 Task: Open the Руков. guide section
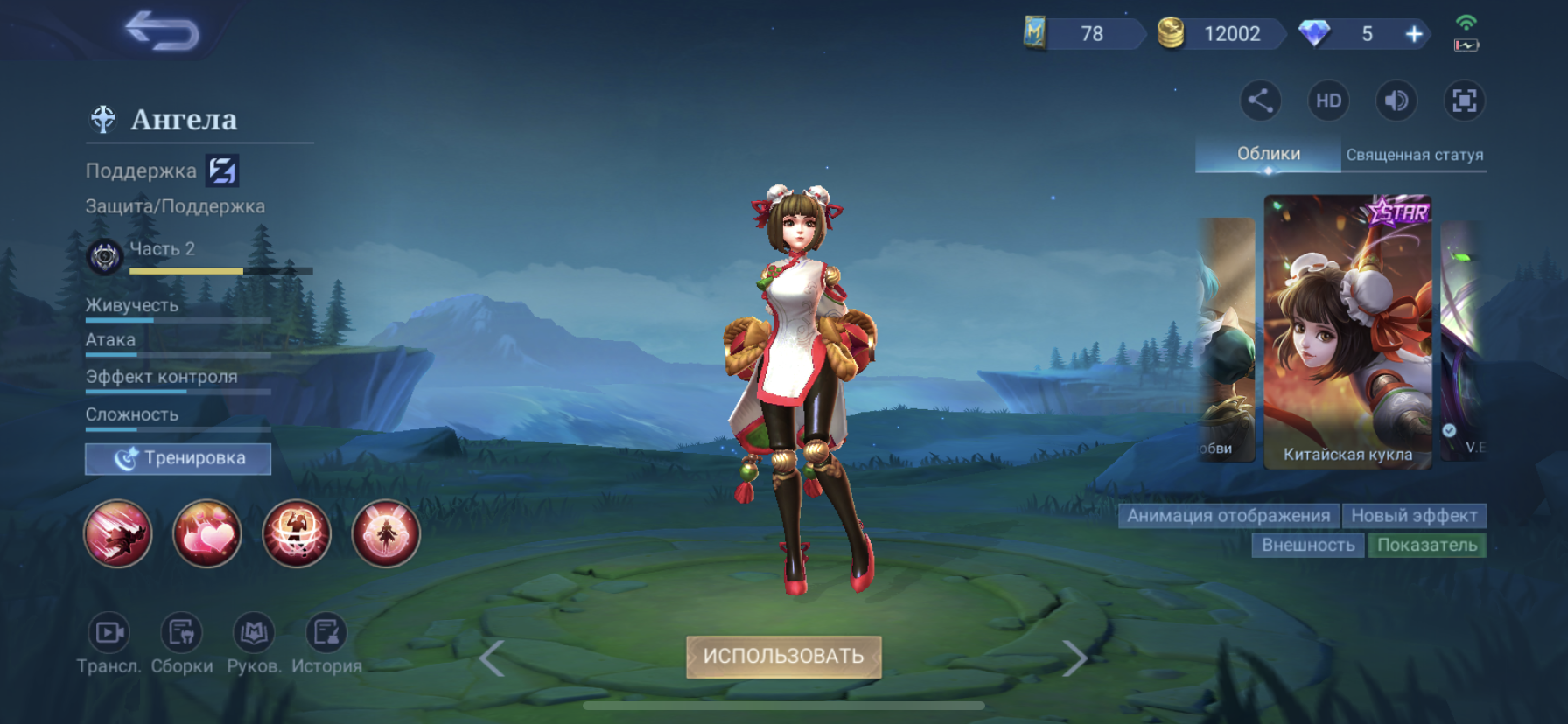[x=254, y=643]
